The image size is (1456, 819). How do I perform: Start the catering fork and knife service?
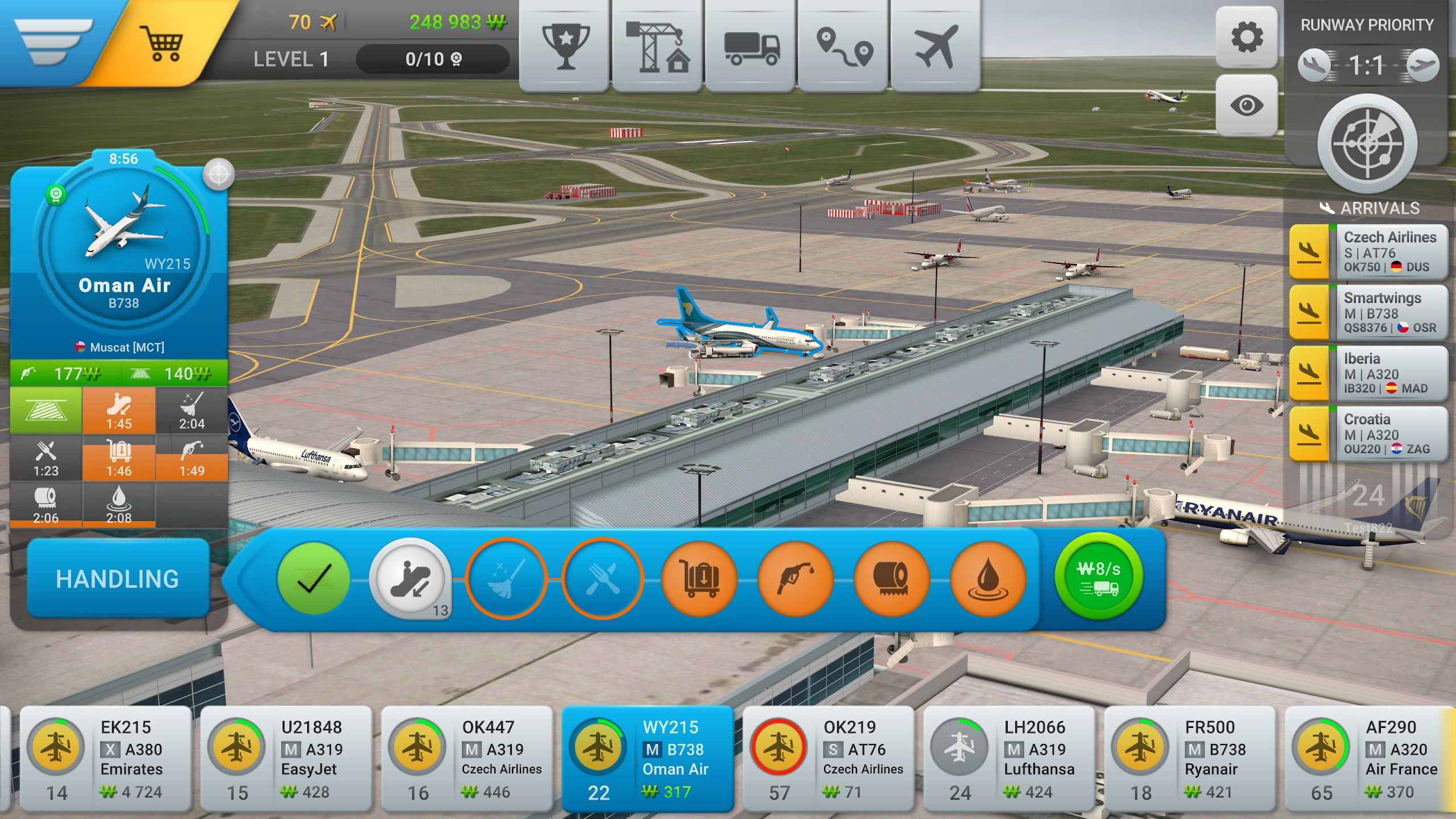coord(602,578)
